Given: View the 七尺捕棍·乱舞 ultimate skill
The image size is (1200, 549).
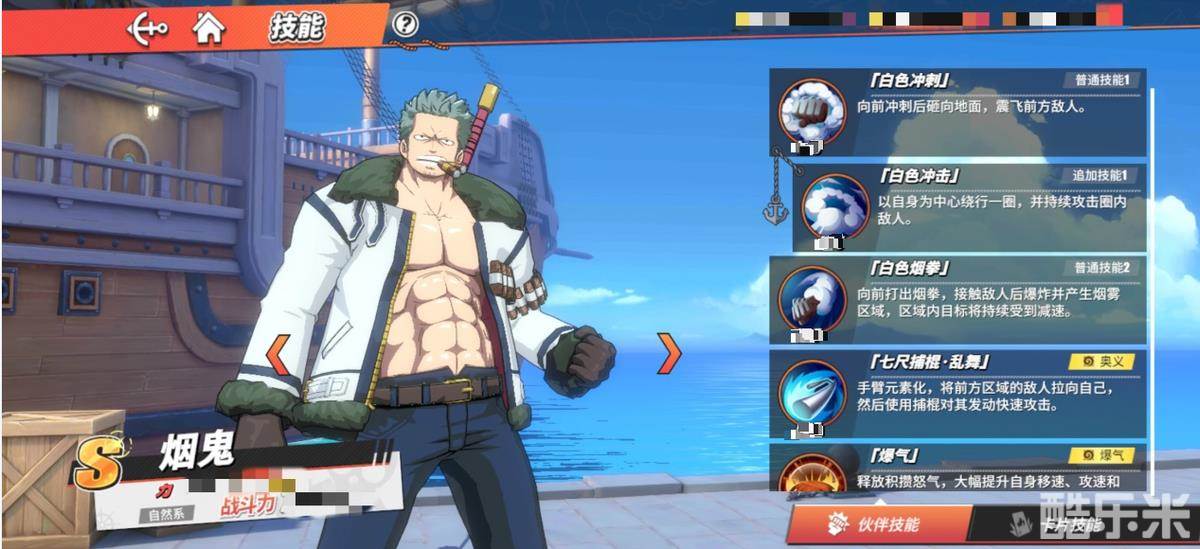Looking at the screenshot, I should (x=958, y=390).
